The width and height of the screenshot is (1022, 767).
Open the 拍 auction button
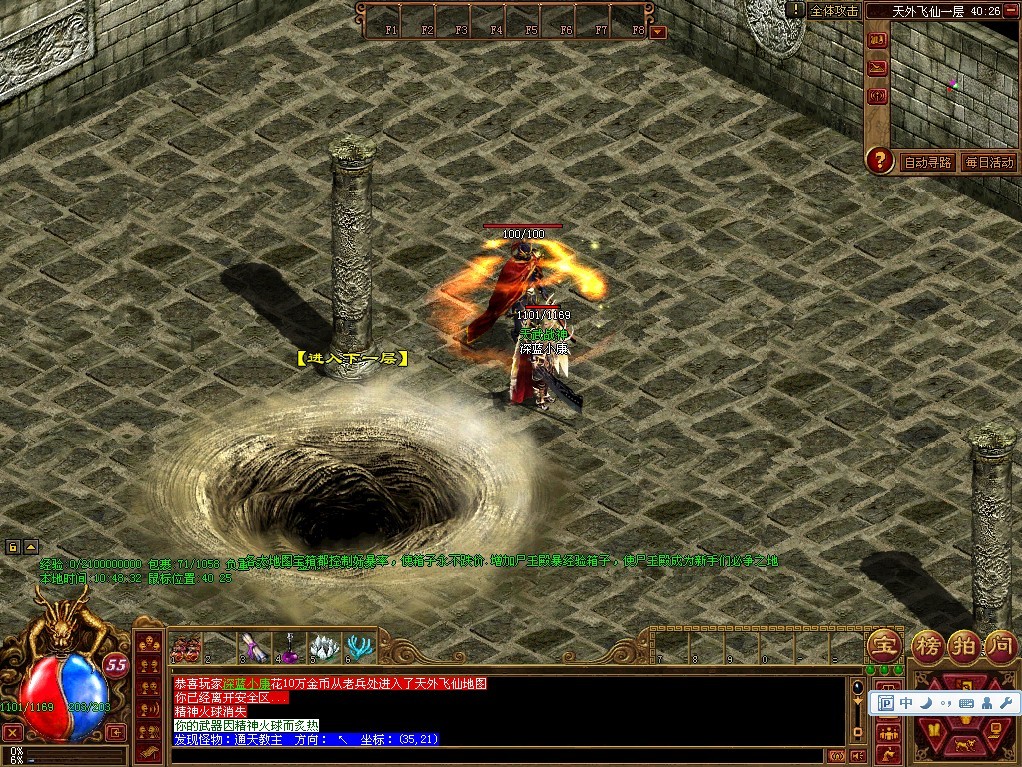point(963,645)
